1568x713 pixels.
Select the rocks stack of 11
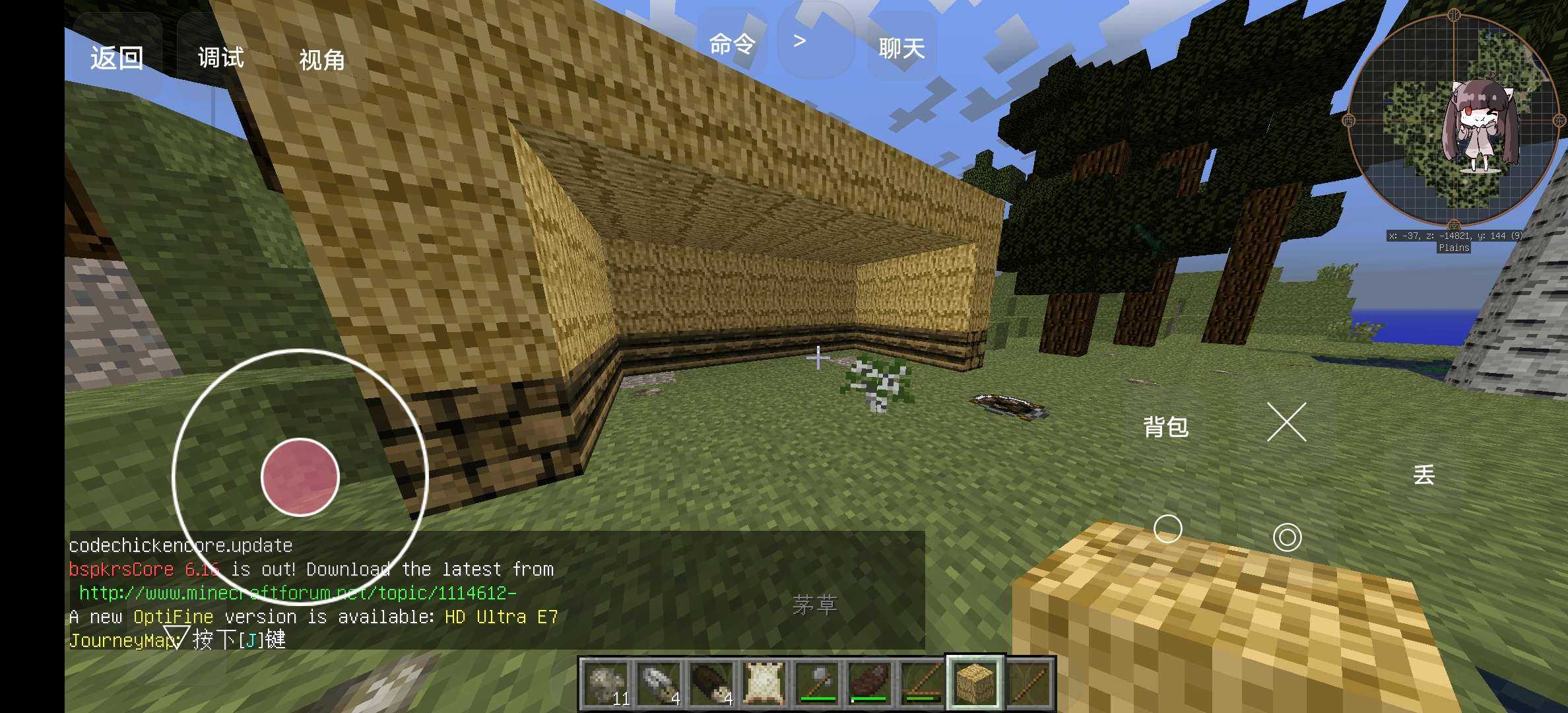click(x=606, y=683)
